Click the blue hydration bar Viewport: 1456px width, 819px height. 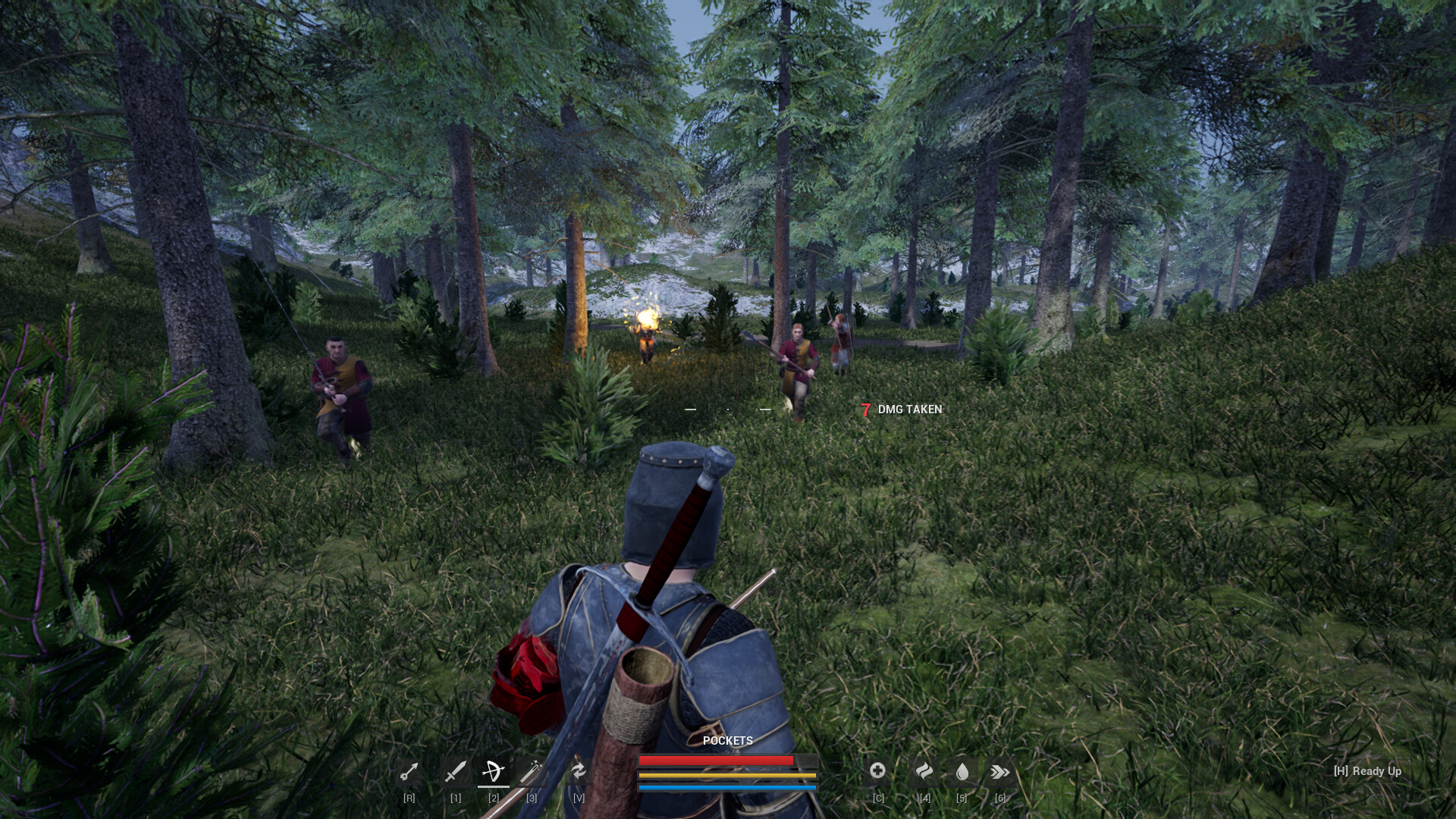728,786
